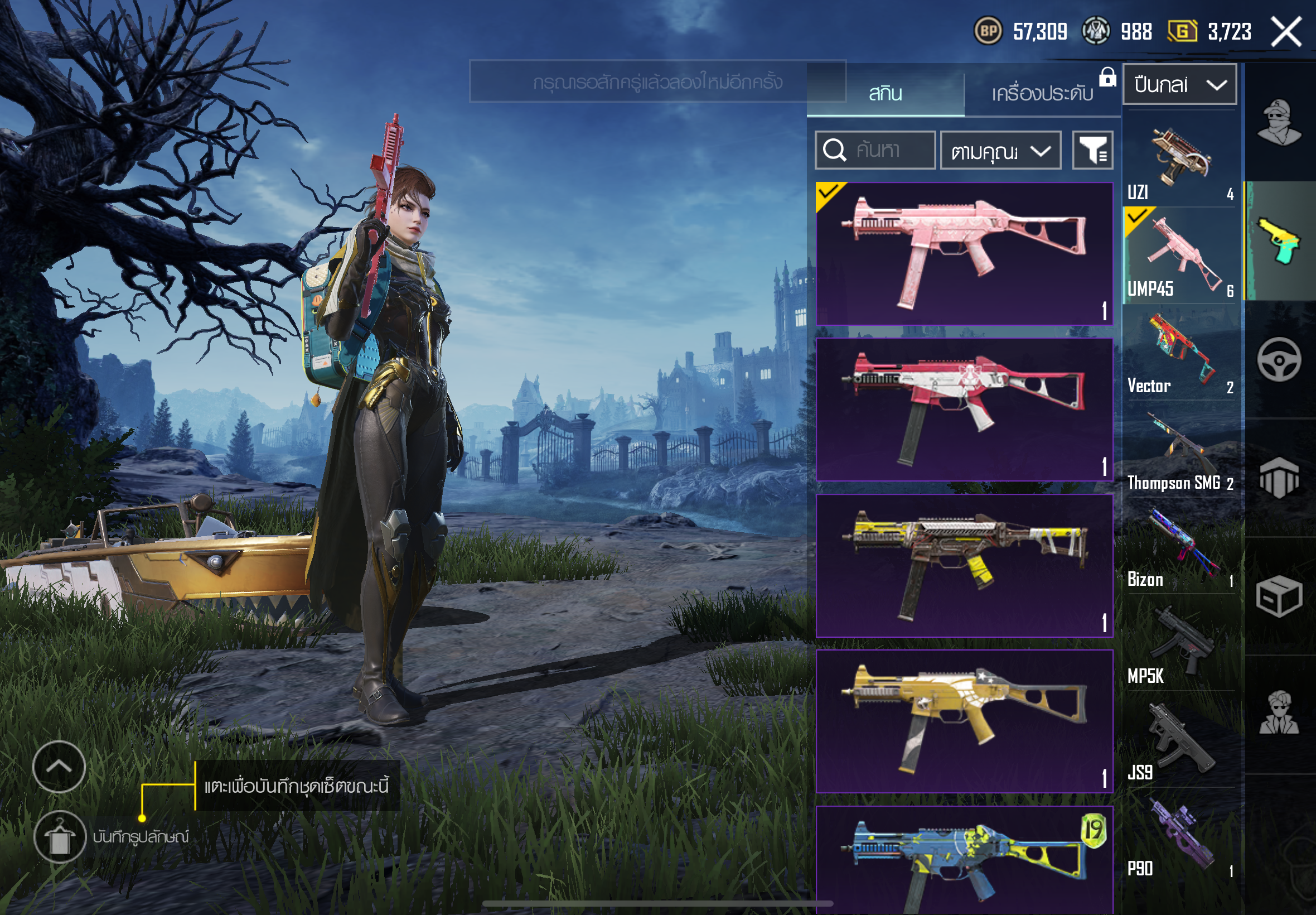Screen dimensions: 1316x915
Task: Choose the red and white UMP45 skin
Action: click(964, 410)
